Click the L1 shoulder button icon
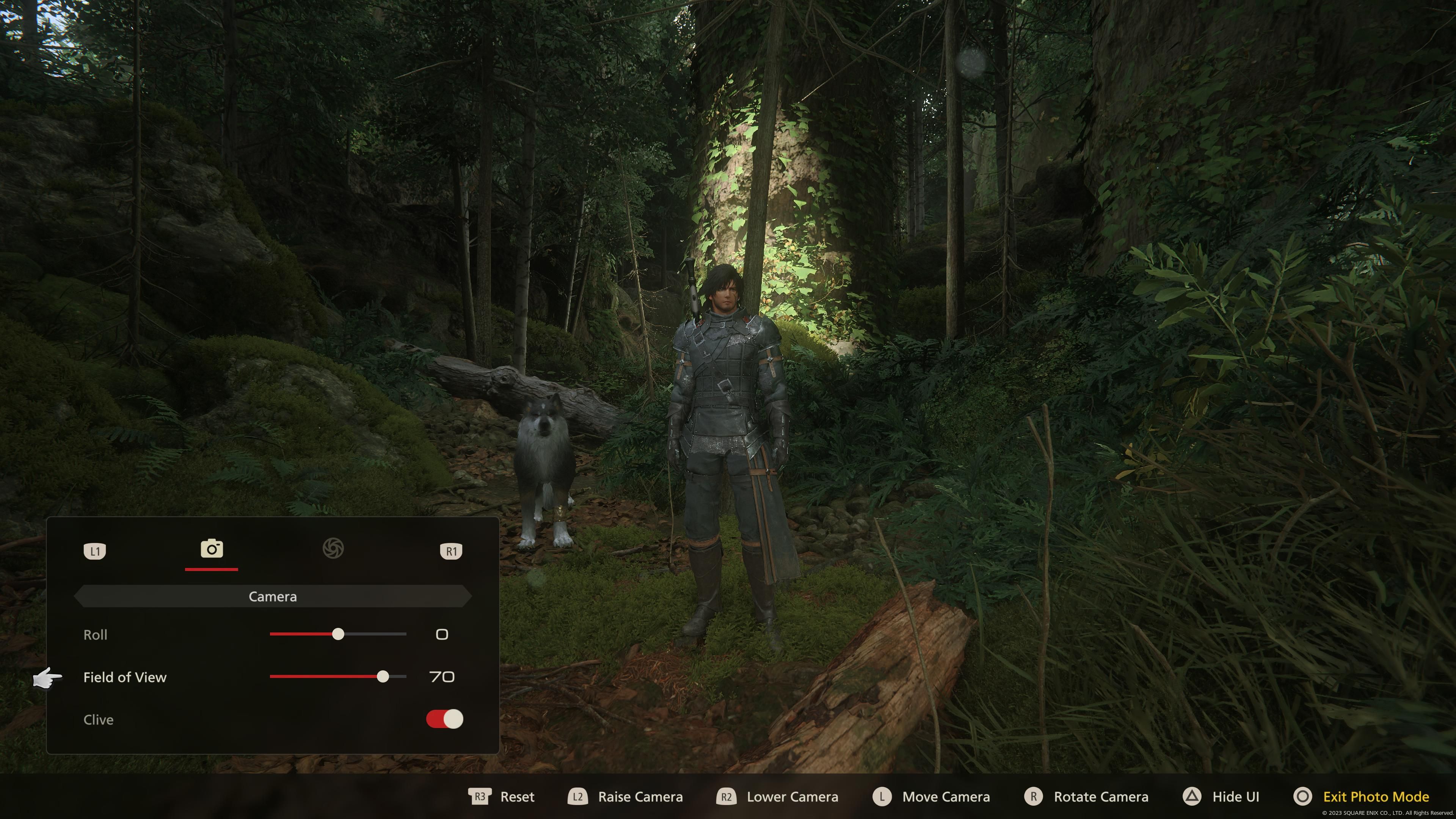This screenshot has height=819, width=1456. [x=95, y=551]
